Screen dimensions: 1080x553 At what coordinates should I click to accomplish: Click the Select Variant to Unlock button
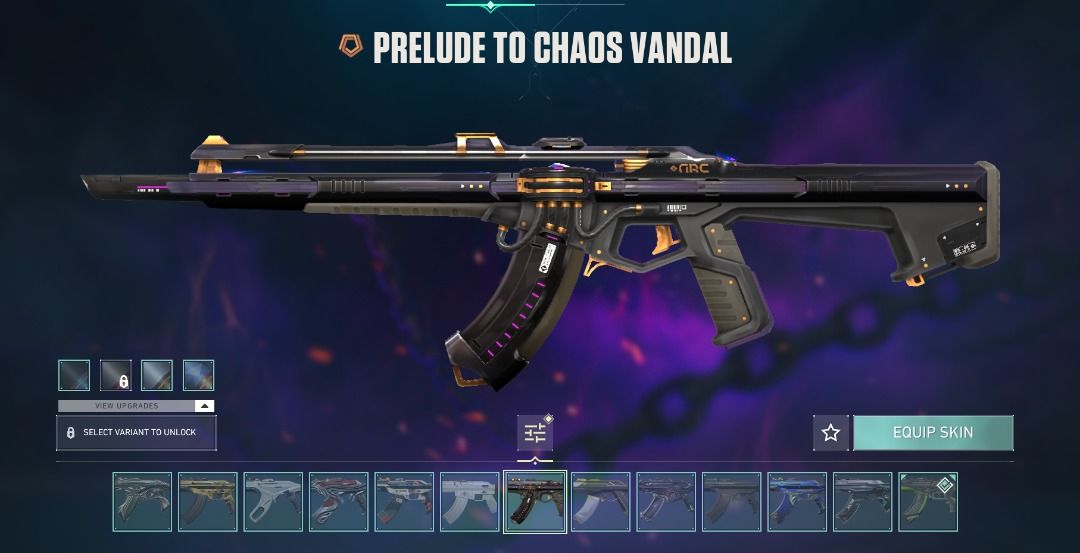click(x=136, y=432)
